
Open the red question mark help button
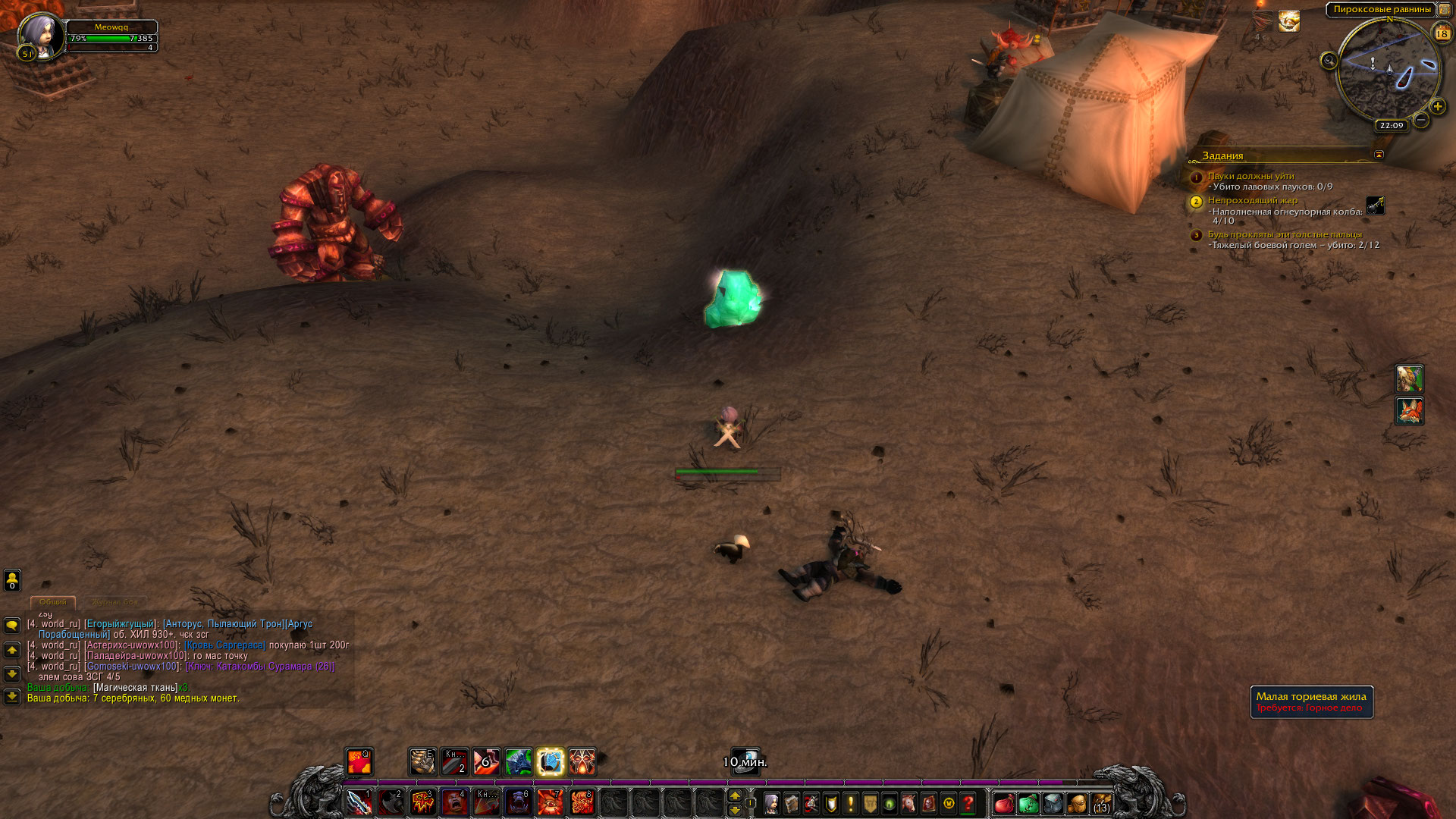point(968,803)
